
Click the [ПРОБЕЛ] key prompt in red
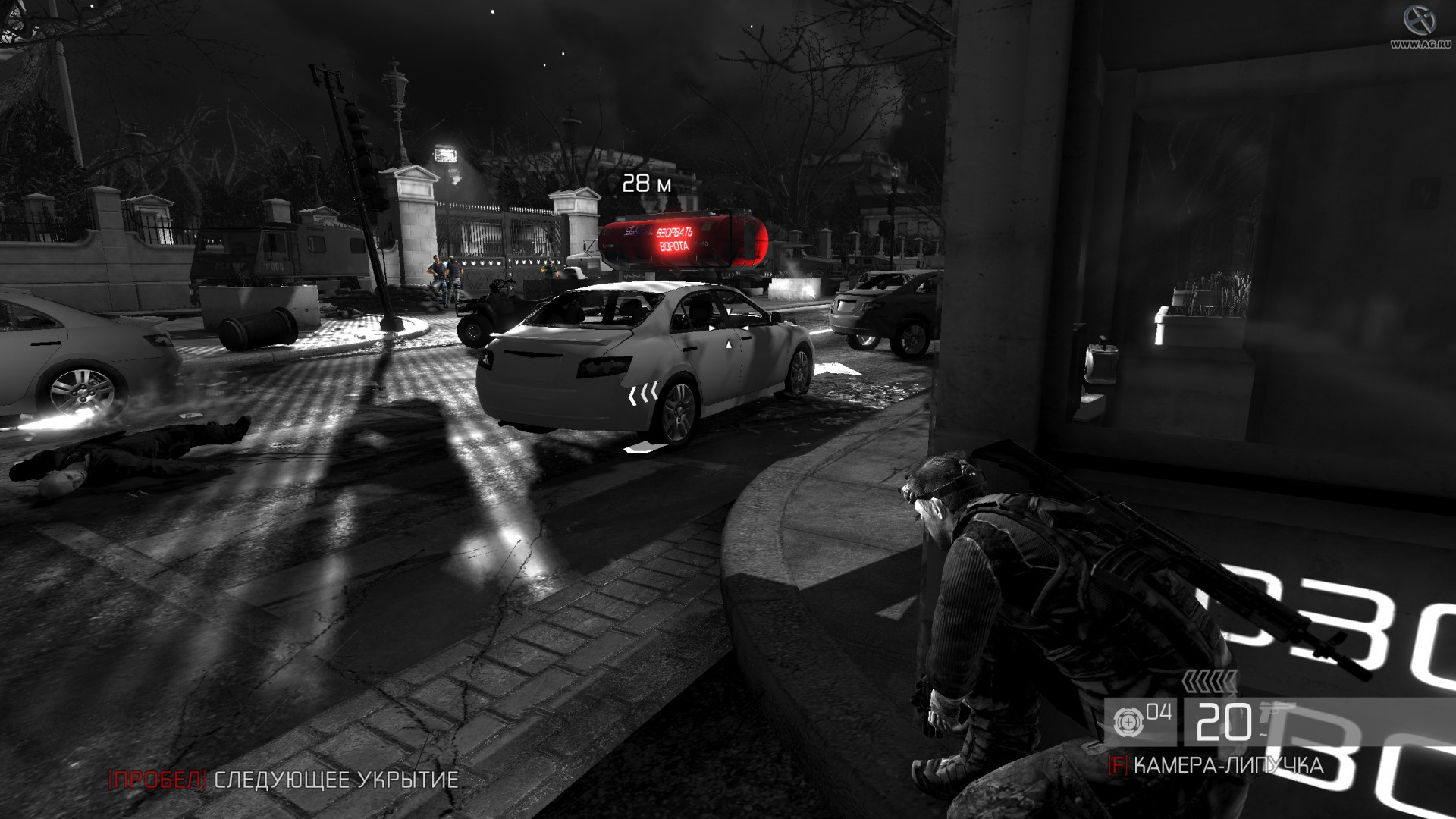tap(155, 778)
